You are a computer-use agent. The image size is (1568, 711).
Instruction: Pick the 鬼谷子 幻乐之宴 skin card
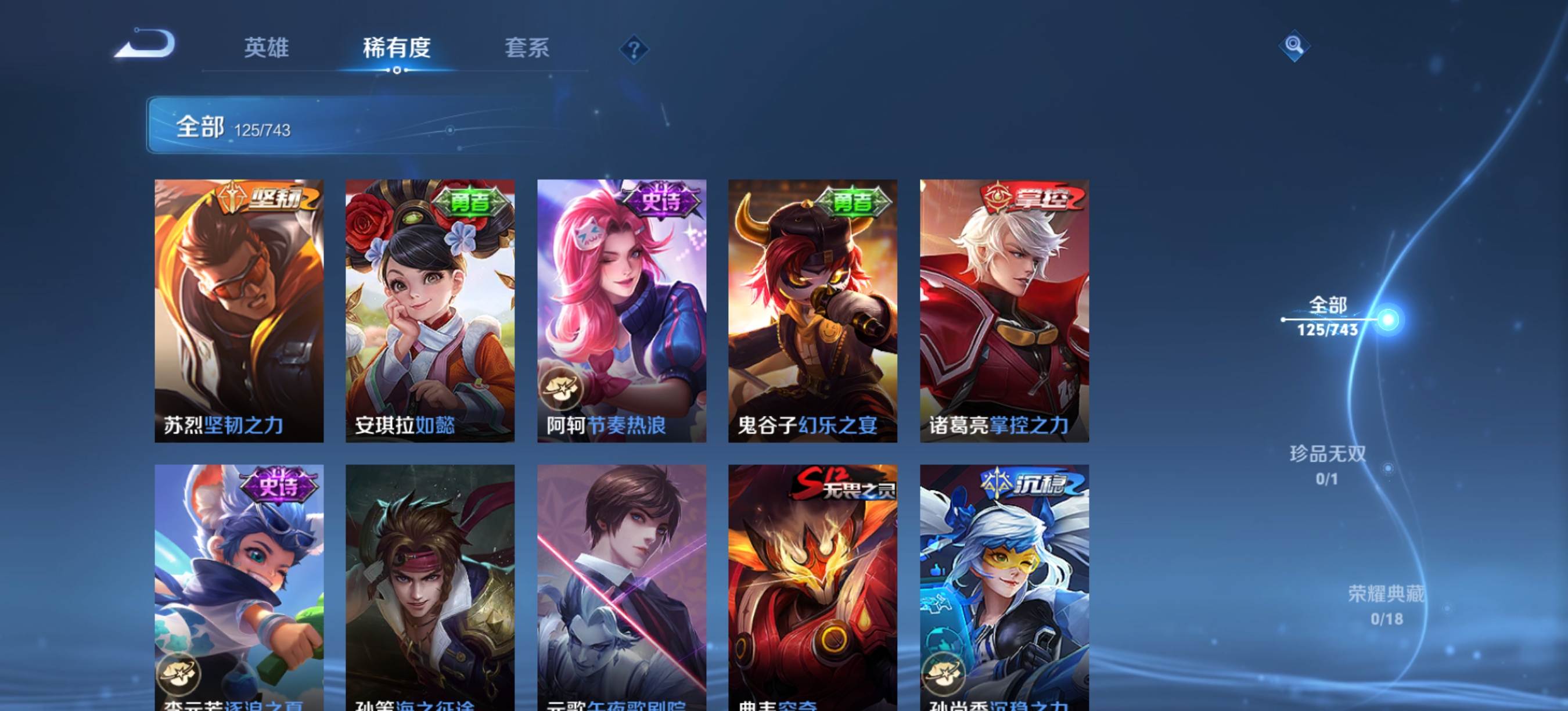click(x=812, y=310)
